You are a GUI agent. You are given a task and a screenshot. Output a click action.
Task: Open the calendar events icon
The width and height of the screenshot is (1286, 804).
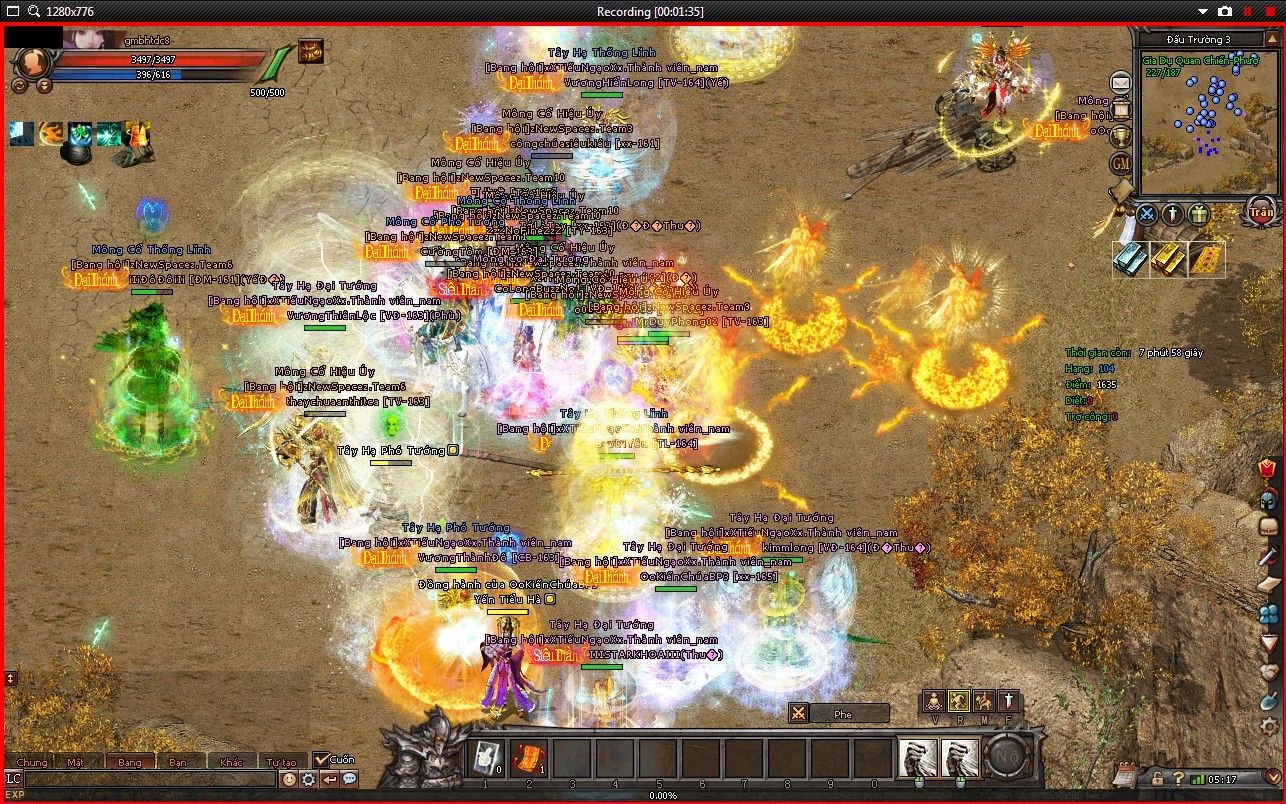point(1124,775)
